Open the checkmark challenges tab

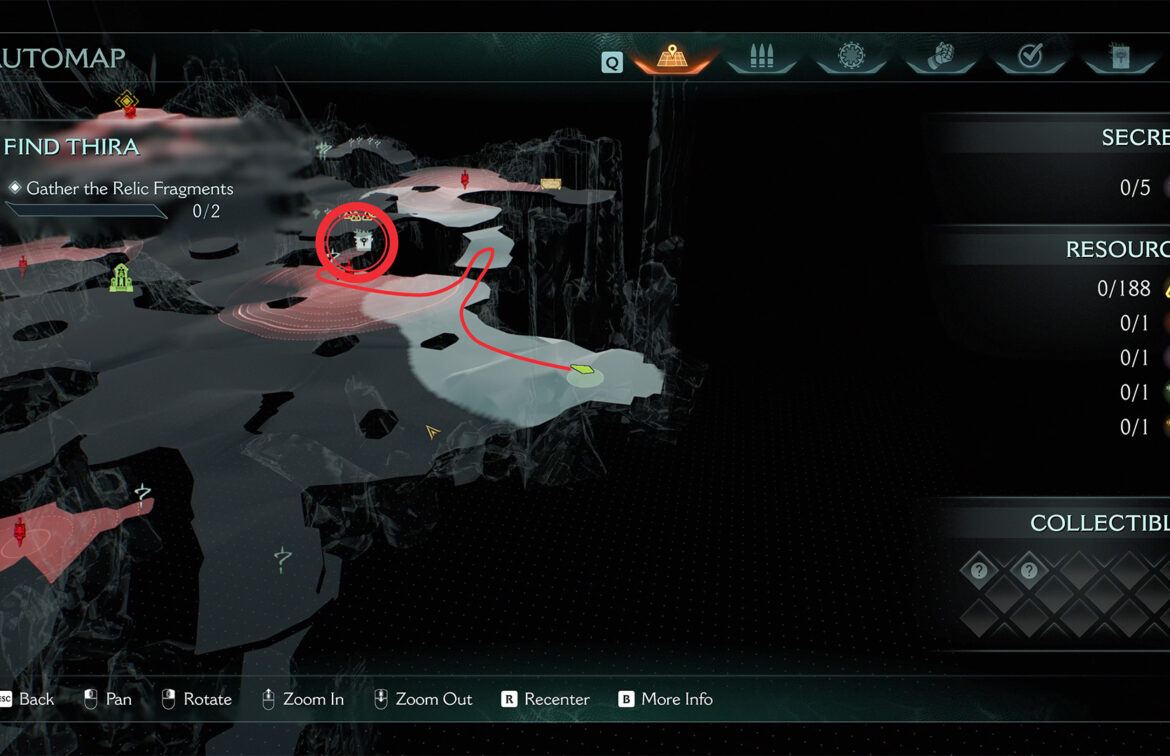pos(1030,57)
